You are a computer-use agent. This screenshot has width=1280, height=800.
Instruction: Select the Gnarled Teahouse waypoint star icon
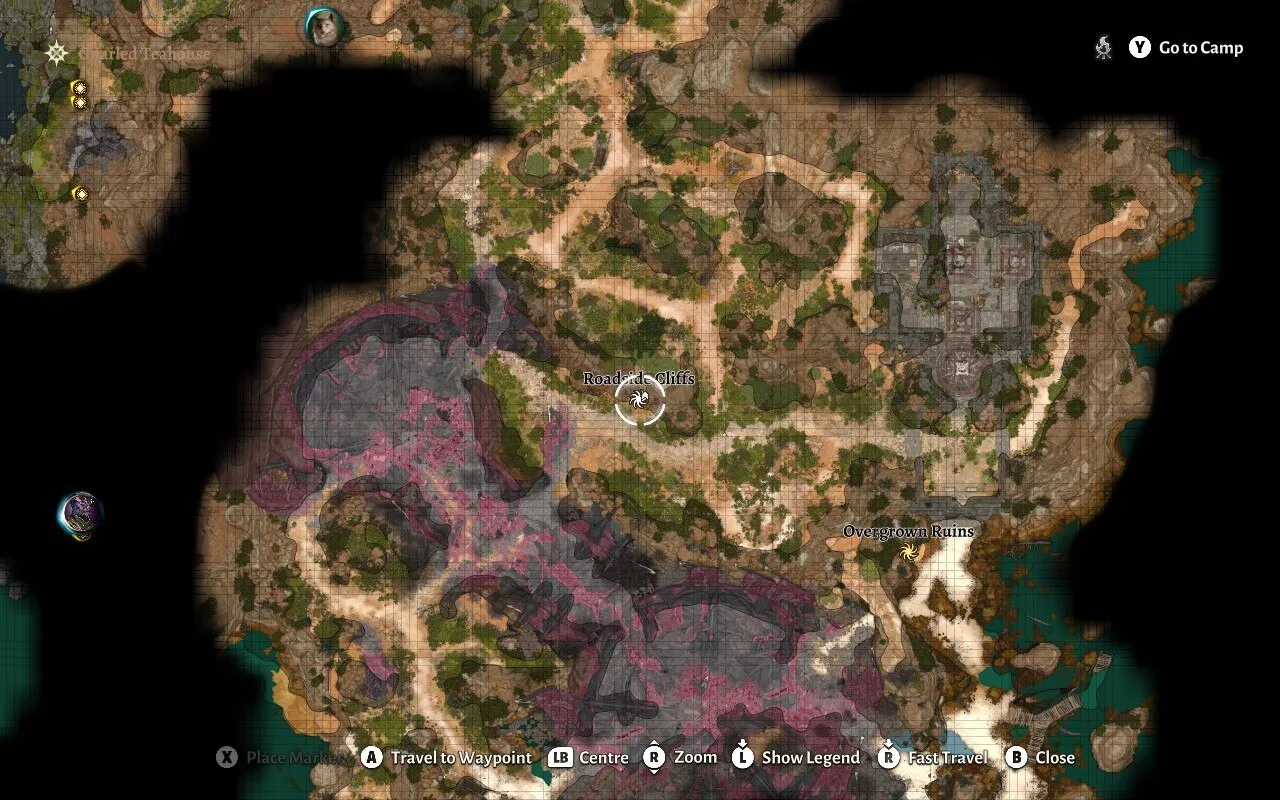click(x=57, y=52)
